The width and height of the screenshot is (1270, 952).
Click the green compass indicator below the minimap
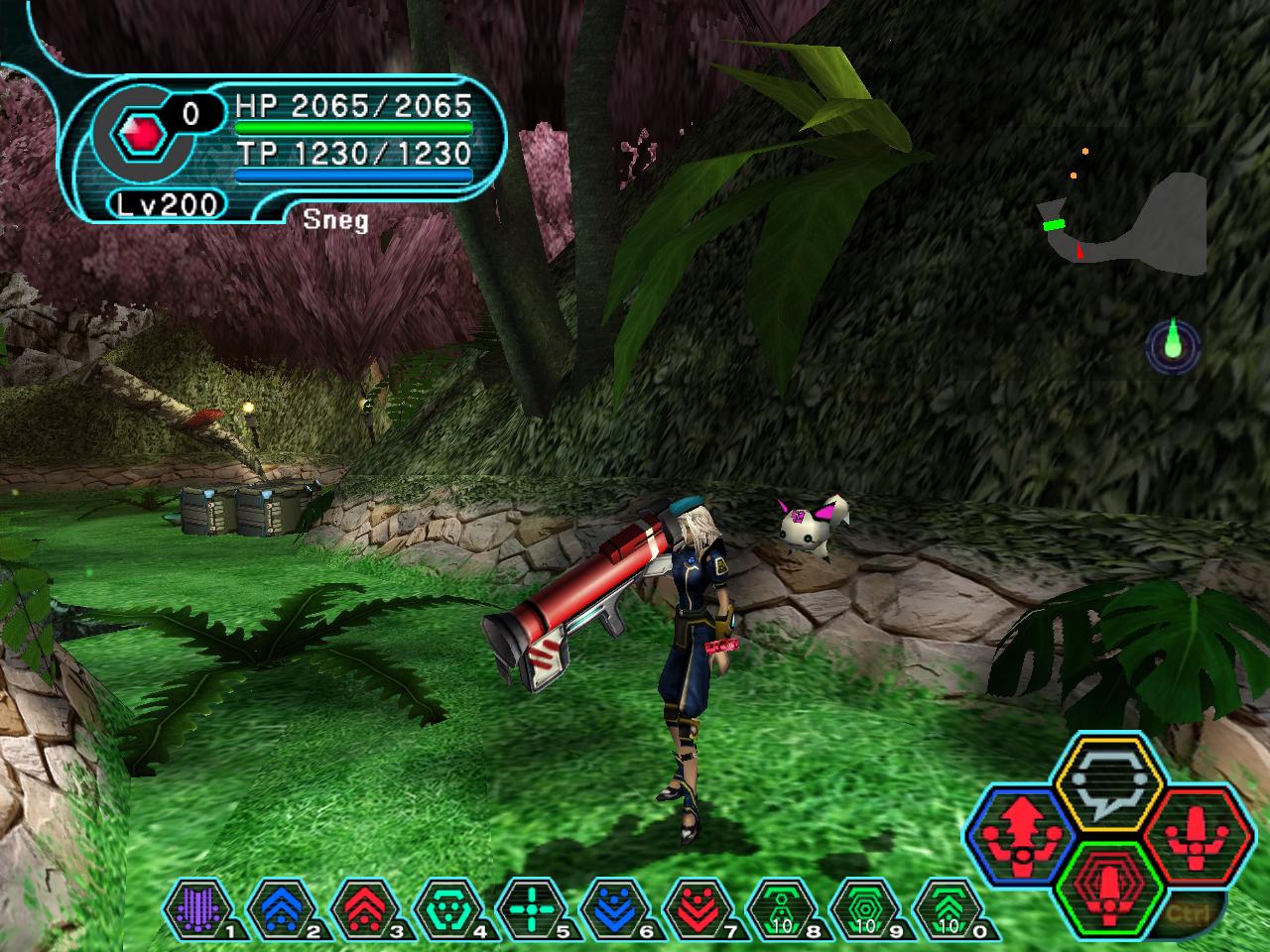click(x=1173, y=345)
